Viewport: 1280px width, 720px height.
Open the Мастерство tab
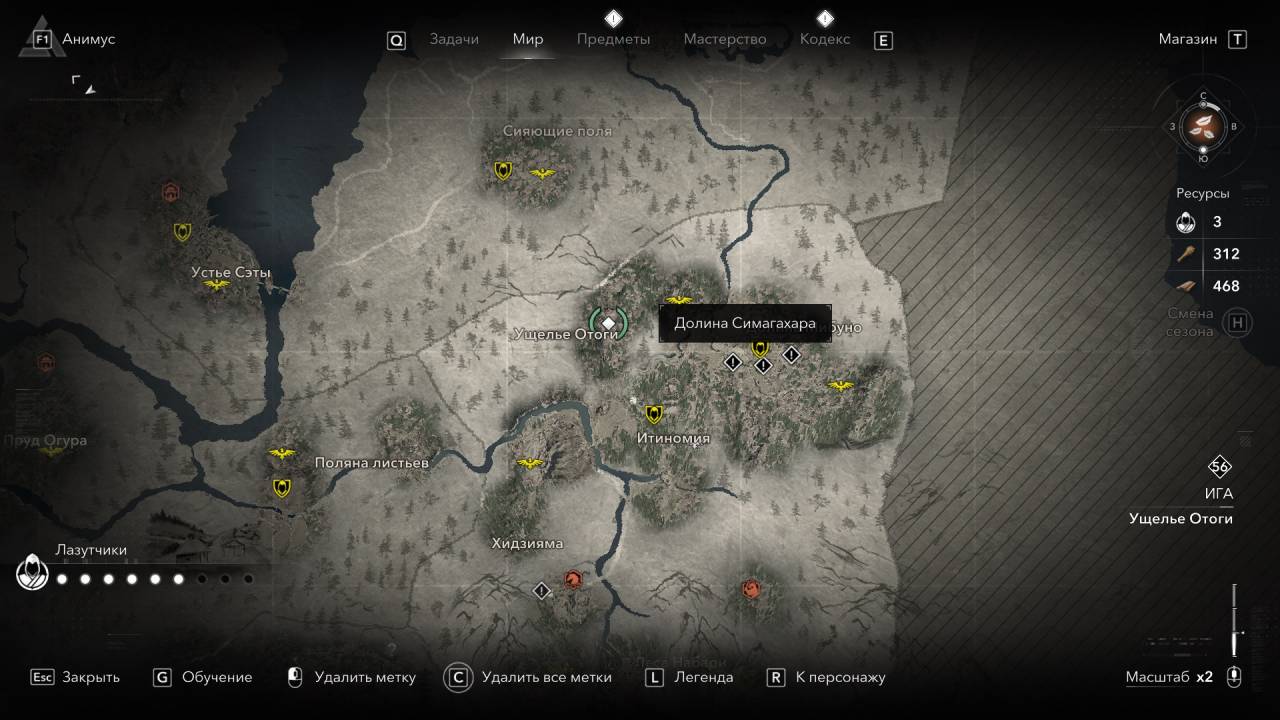click(725, 39)
